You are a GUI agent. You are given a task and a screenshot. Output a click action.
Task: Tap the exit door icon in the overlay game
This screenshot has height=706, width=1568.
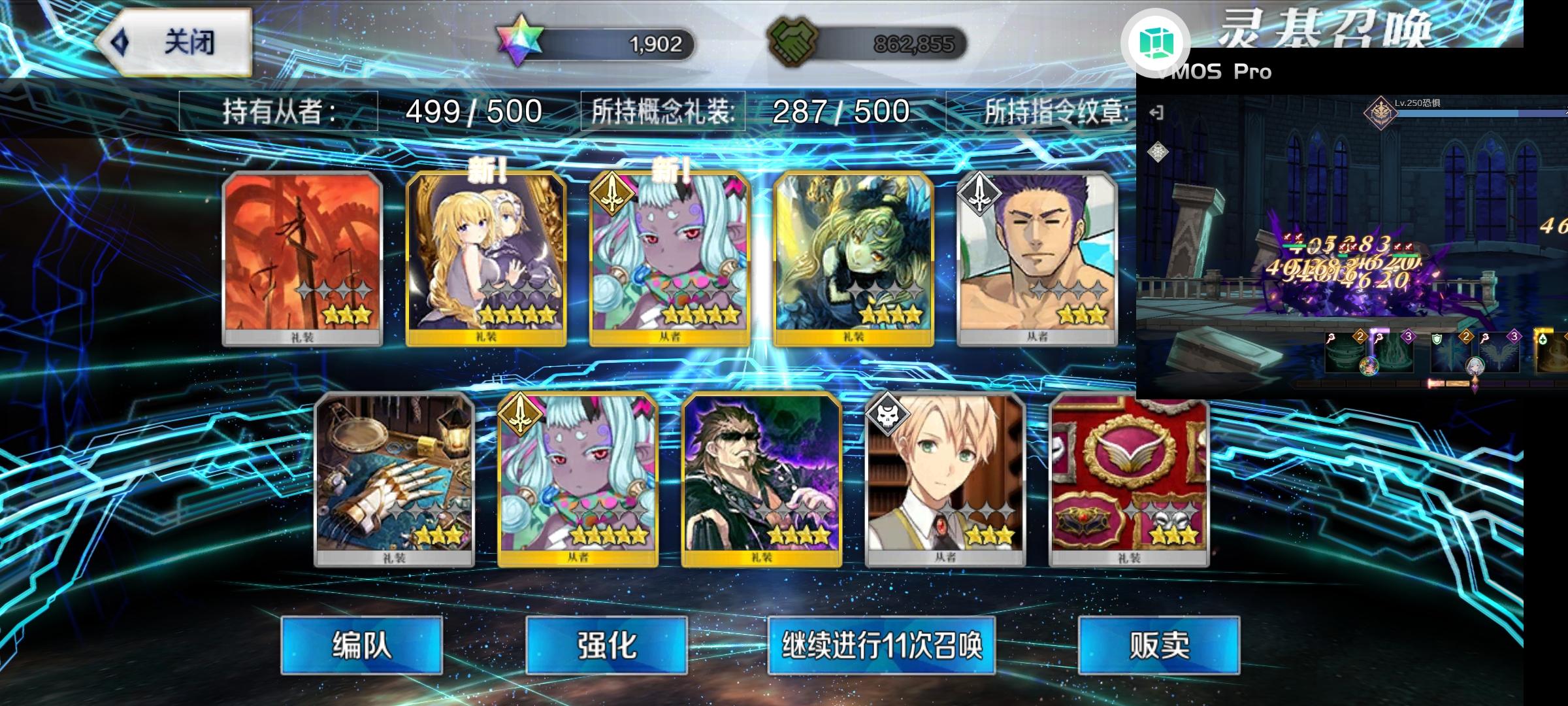tap(1157, 112)
